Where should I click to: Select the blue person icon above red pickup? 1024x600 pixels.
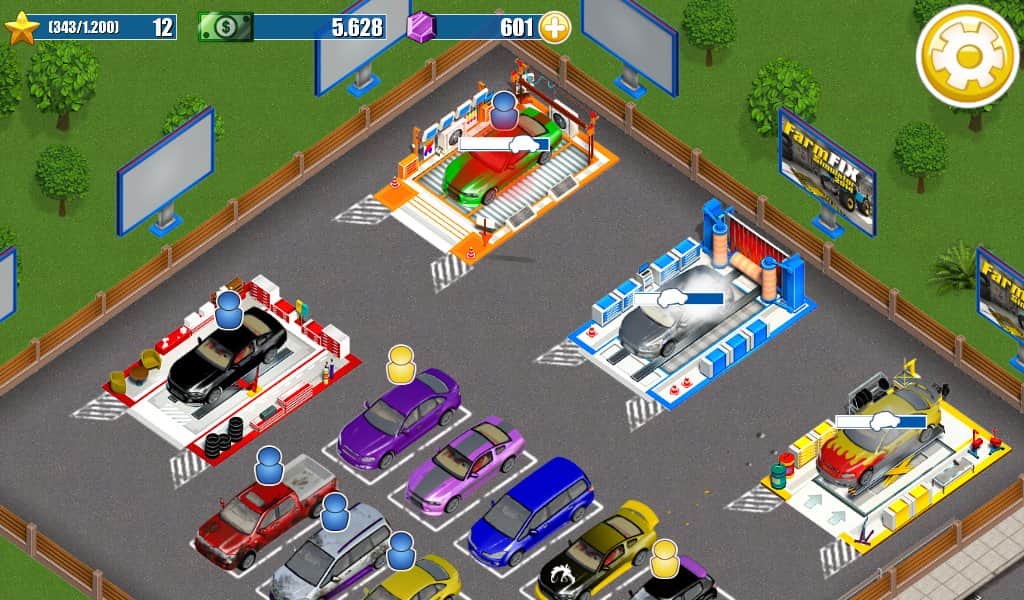click(269, 465)
